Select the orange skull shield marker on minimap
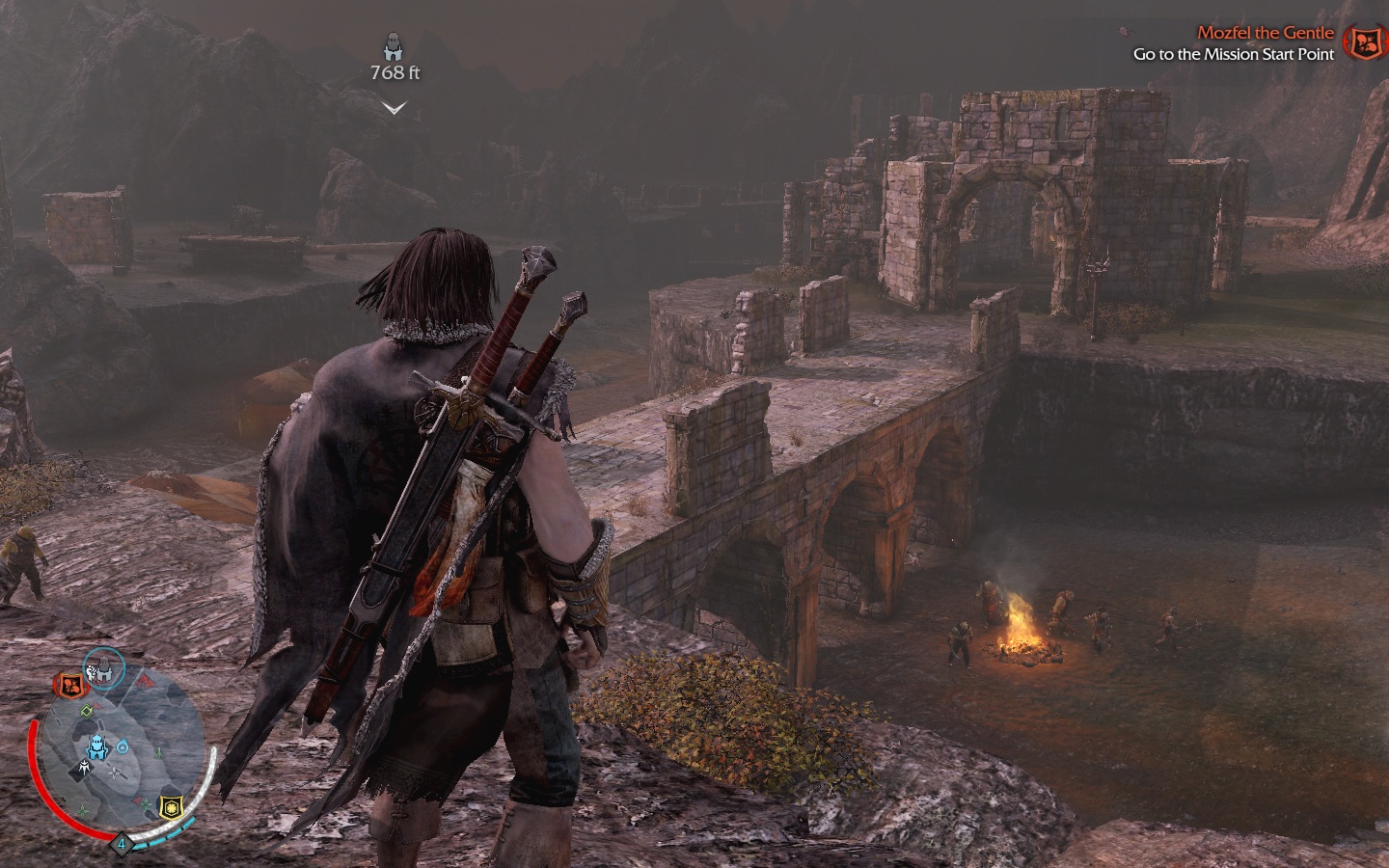 [69, 685]
